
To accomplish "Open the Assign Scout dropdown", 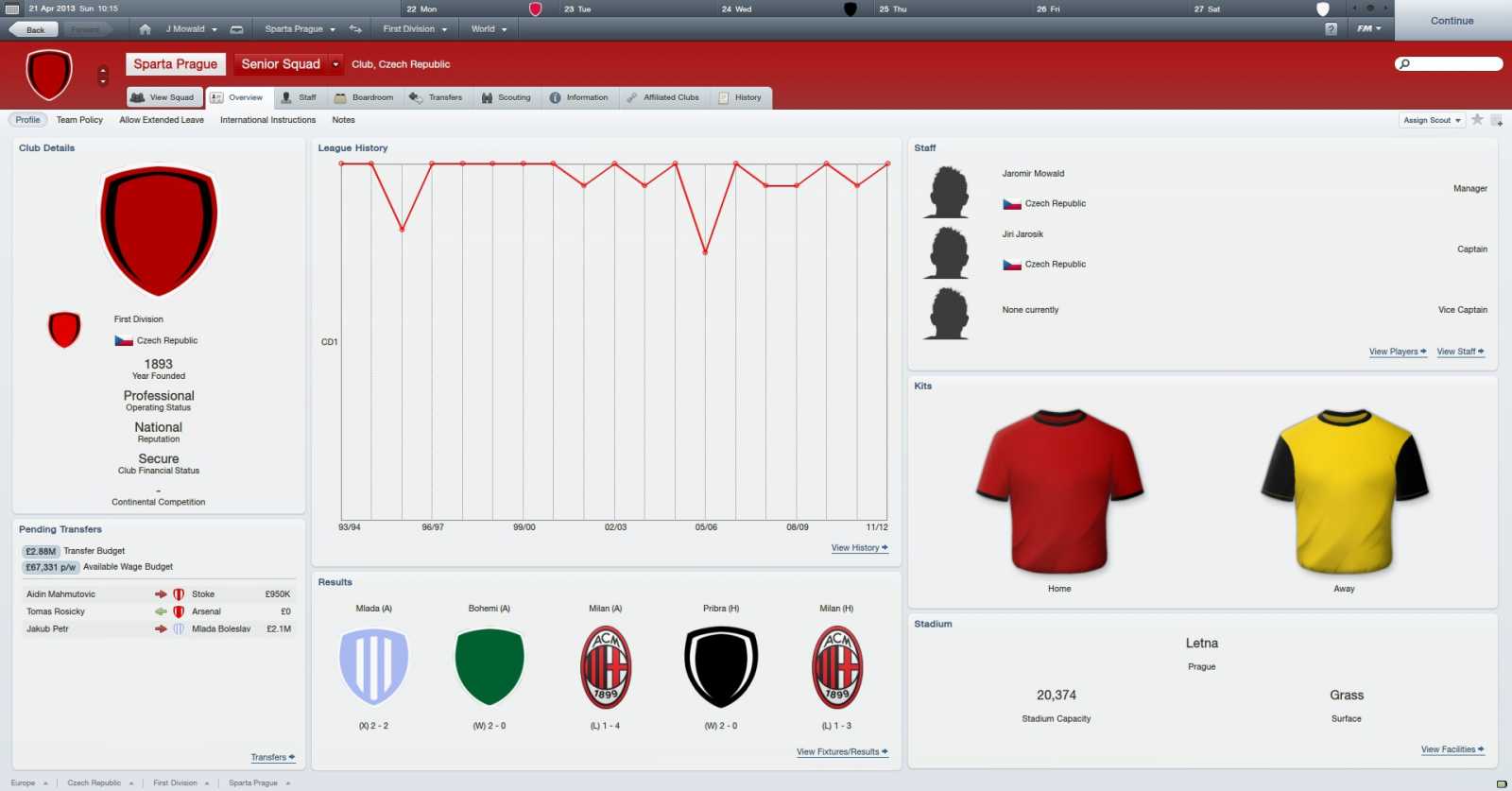I will click(x=1431, y=120).
